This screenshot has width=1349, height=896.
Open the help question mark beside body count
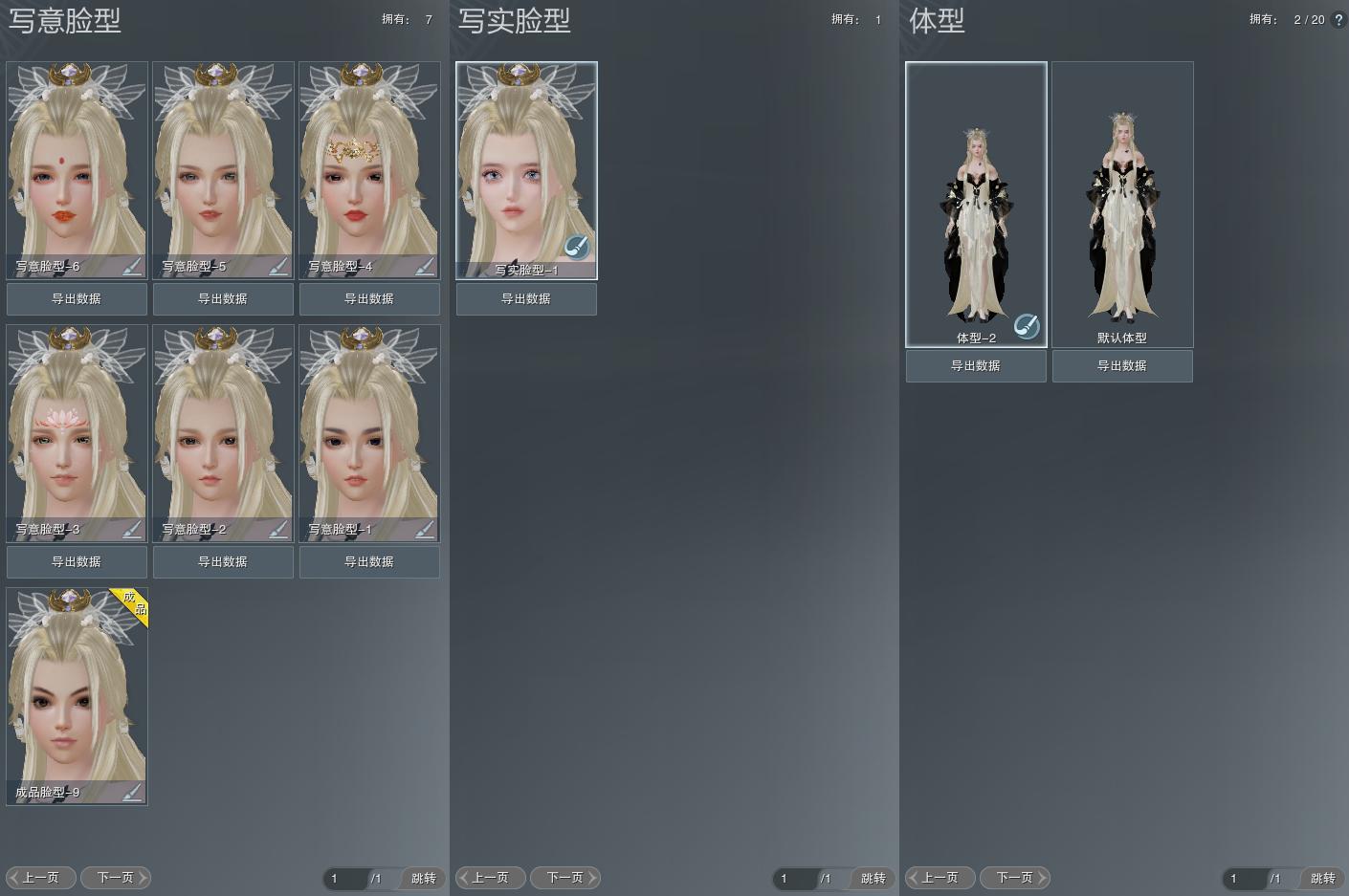[x=1338, y=19]
